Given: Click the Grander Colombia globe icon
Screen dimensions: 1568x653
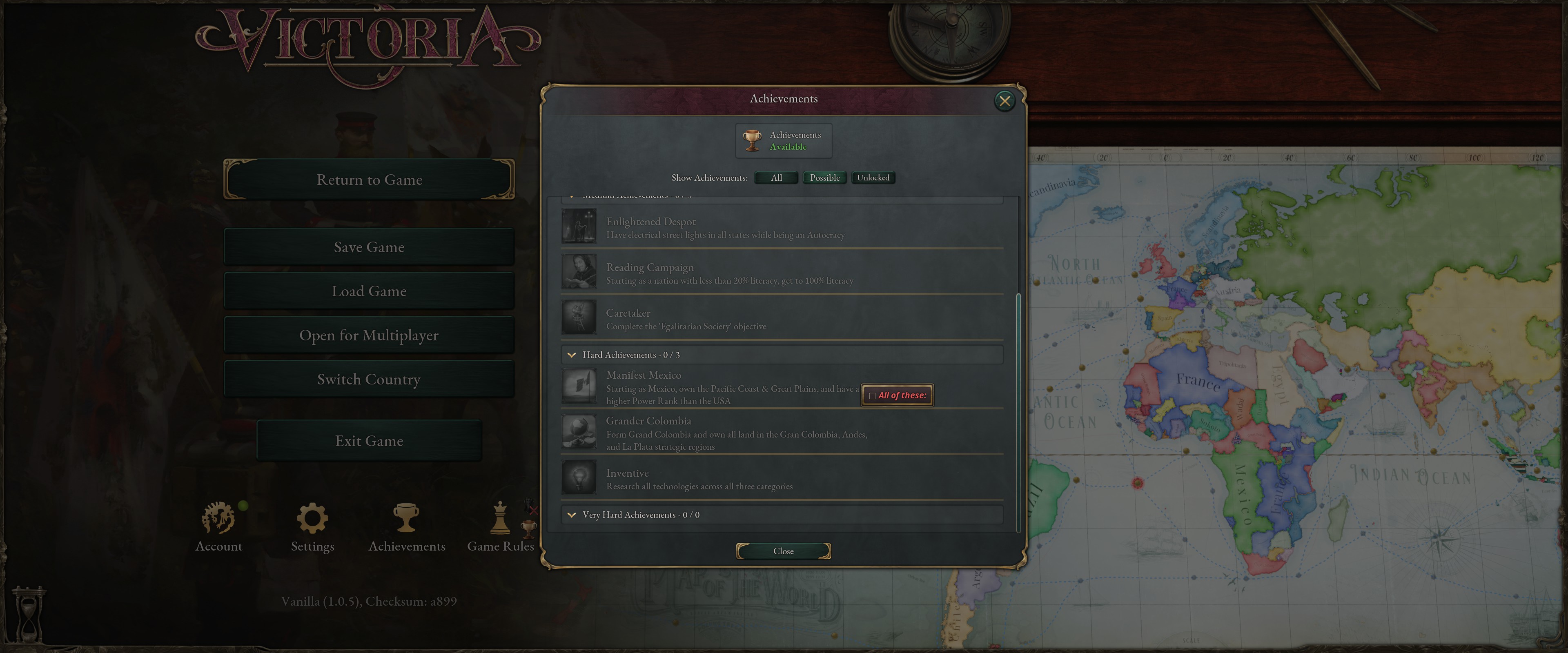Looking at the screenshot, I should click(x=579, y=431).
